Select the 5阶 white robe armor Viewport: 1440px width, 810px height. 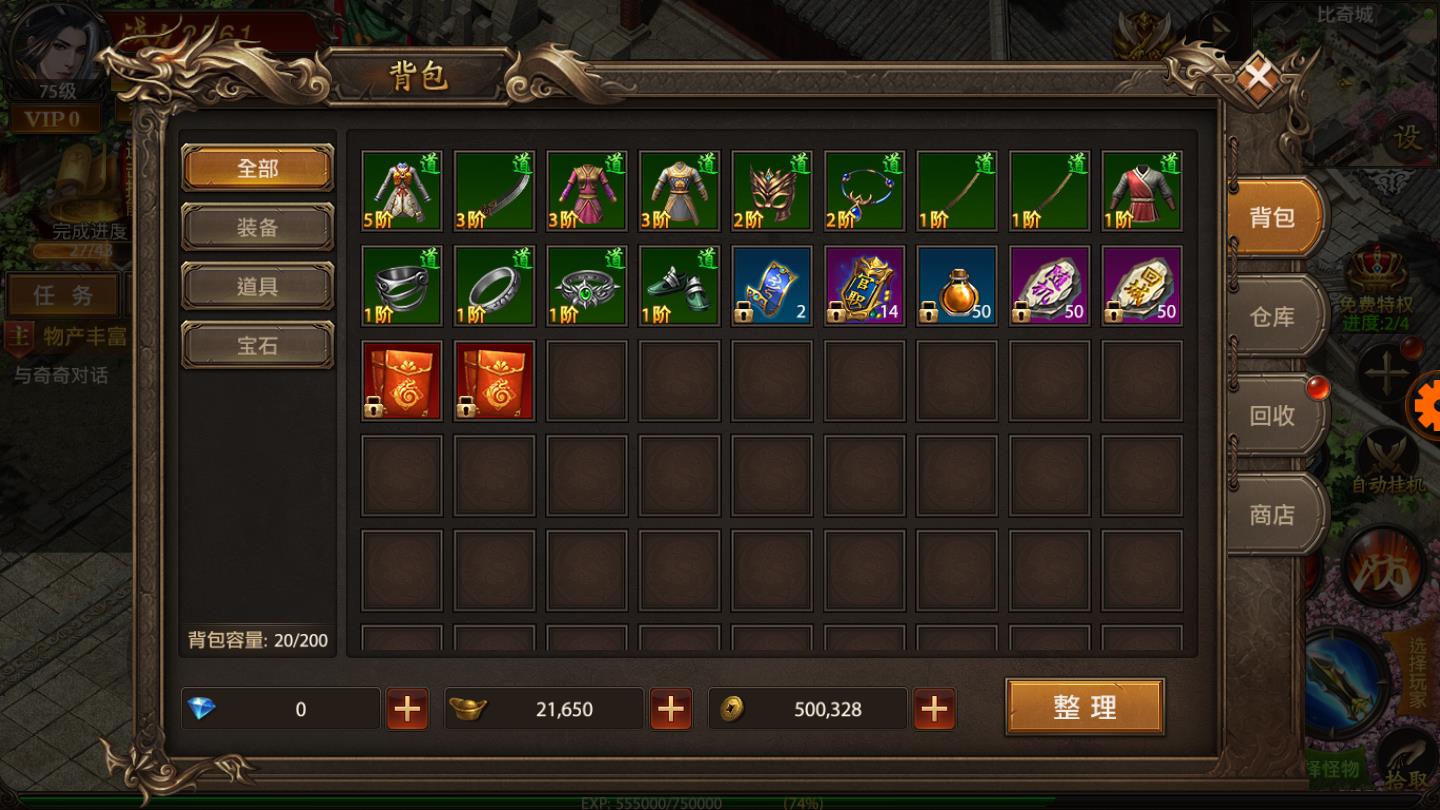tap(401, 191)
